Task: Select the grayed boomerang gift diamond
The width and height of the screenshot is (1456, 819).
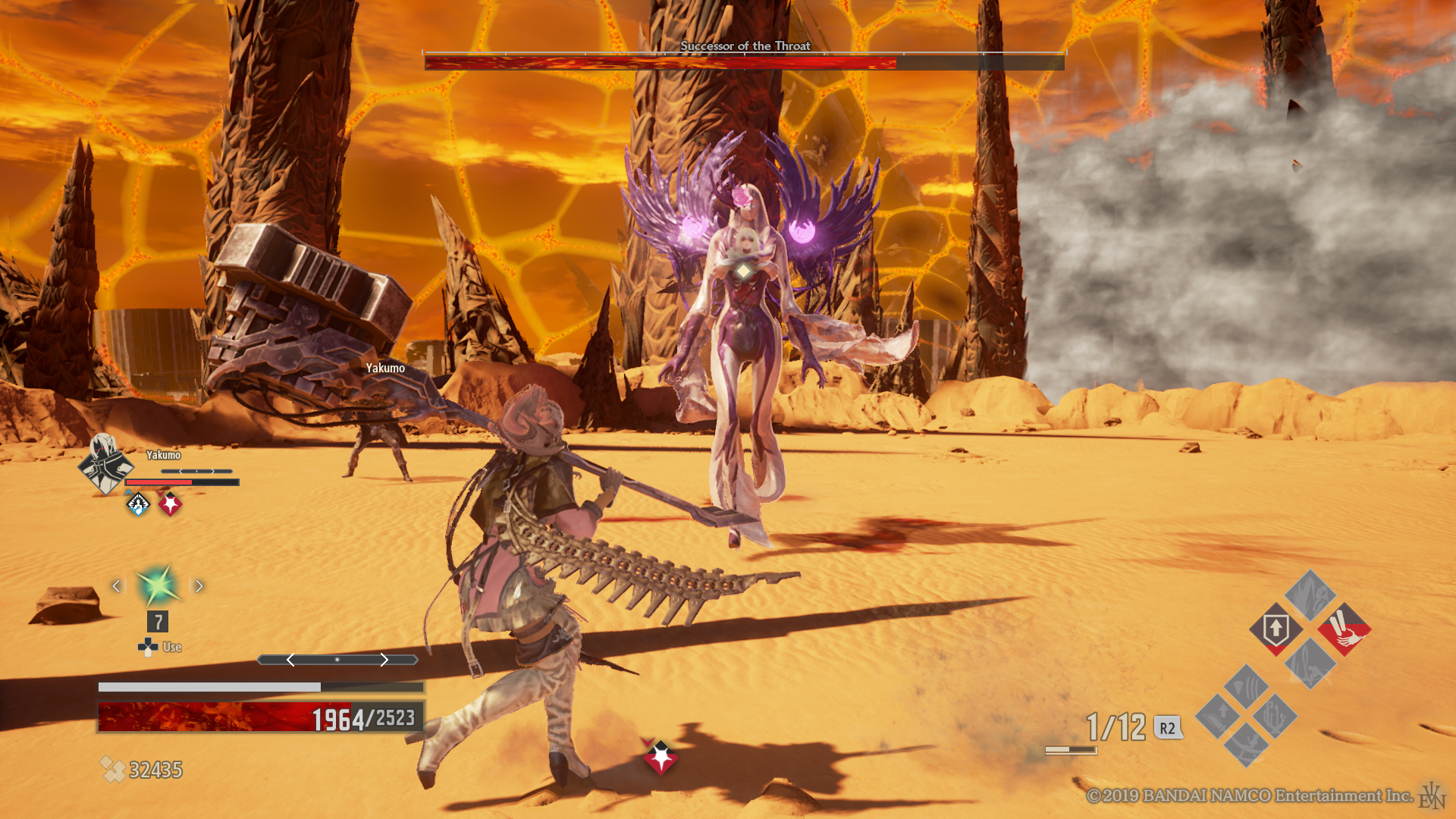Action: tap(1246, 746)
